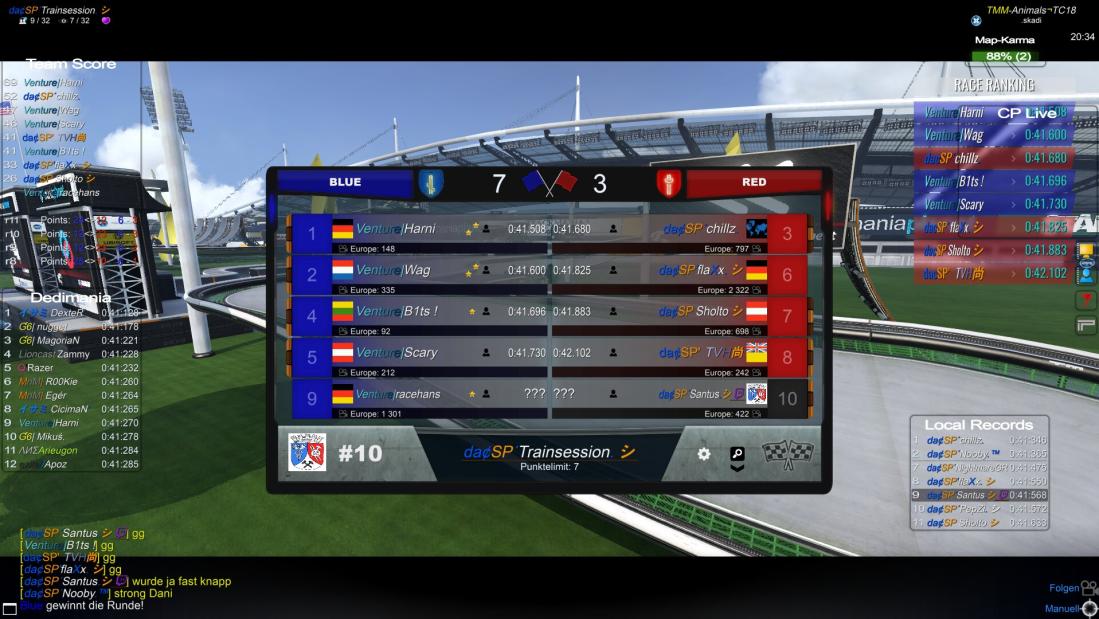The height and width of the screenshot is (619, 1099).
Task: Select Santus in the red team column
Action: [x=680, y=399]
